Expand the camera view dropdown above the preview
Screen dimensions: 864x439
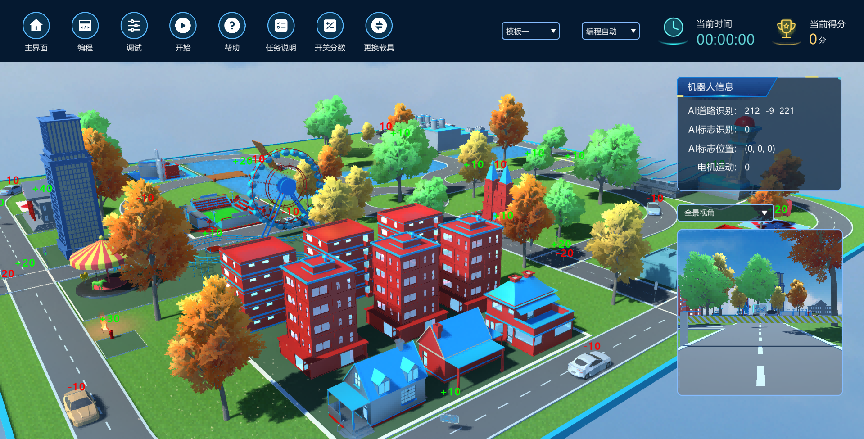(725, 212)
